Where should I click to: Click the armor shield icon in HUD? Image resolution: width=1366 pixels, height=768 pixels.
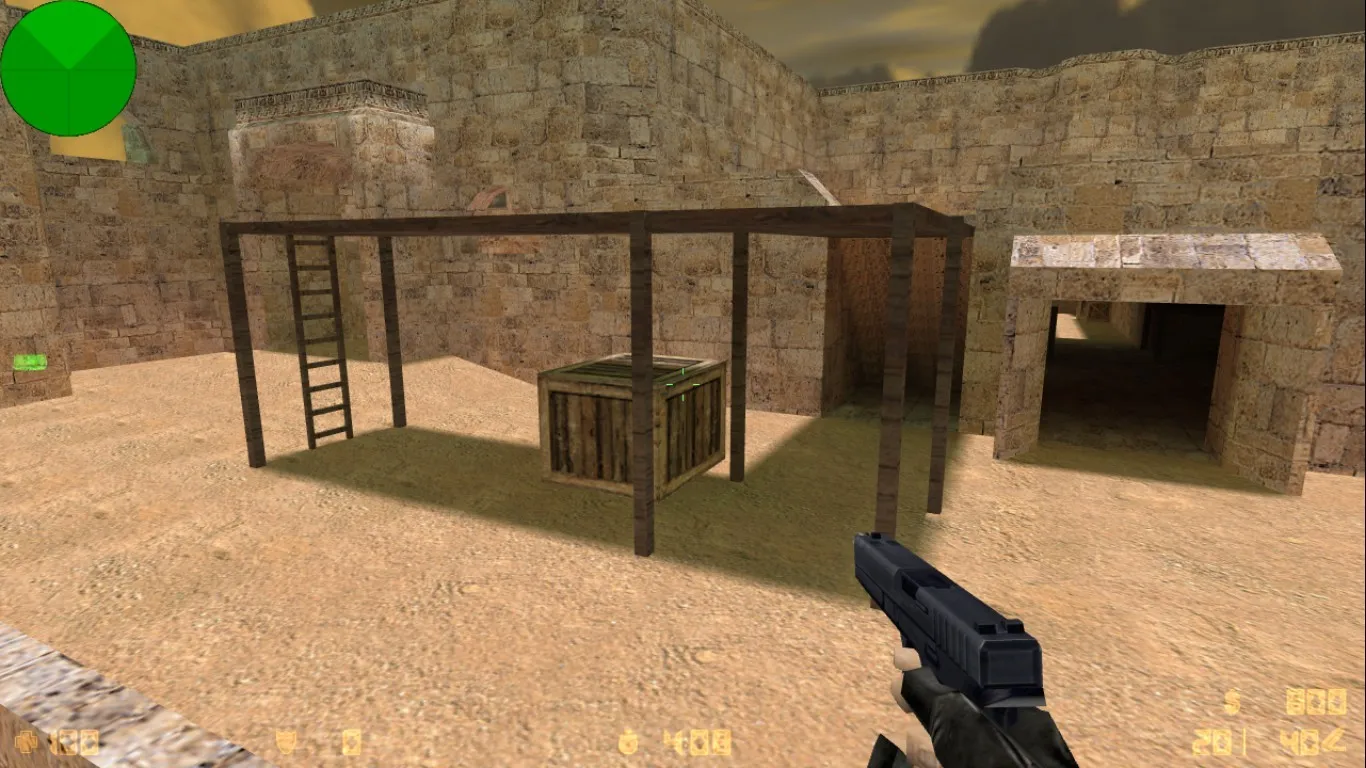[284, 741]
